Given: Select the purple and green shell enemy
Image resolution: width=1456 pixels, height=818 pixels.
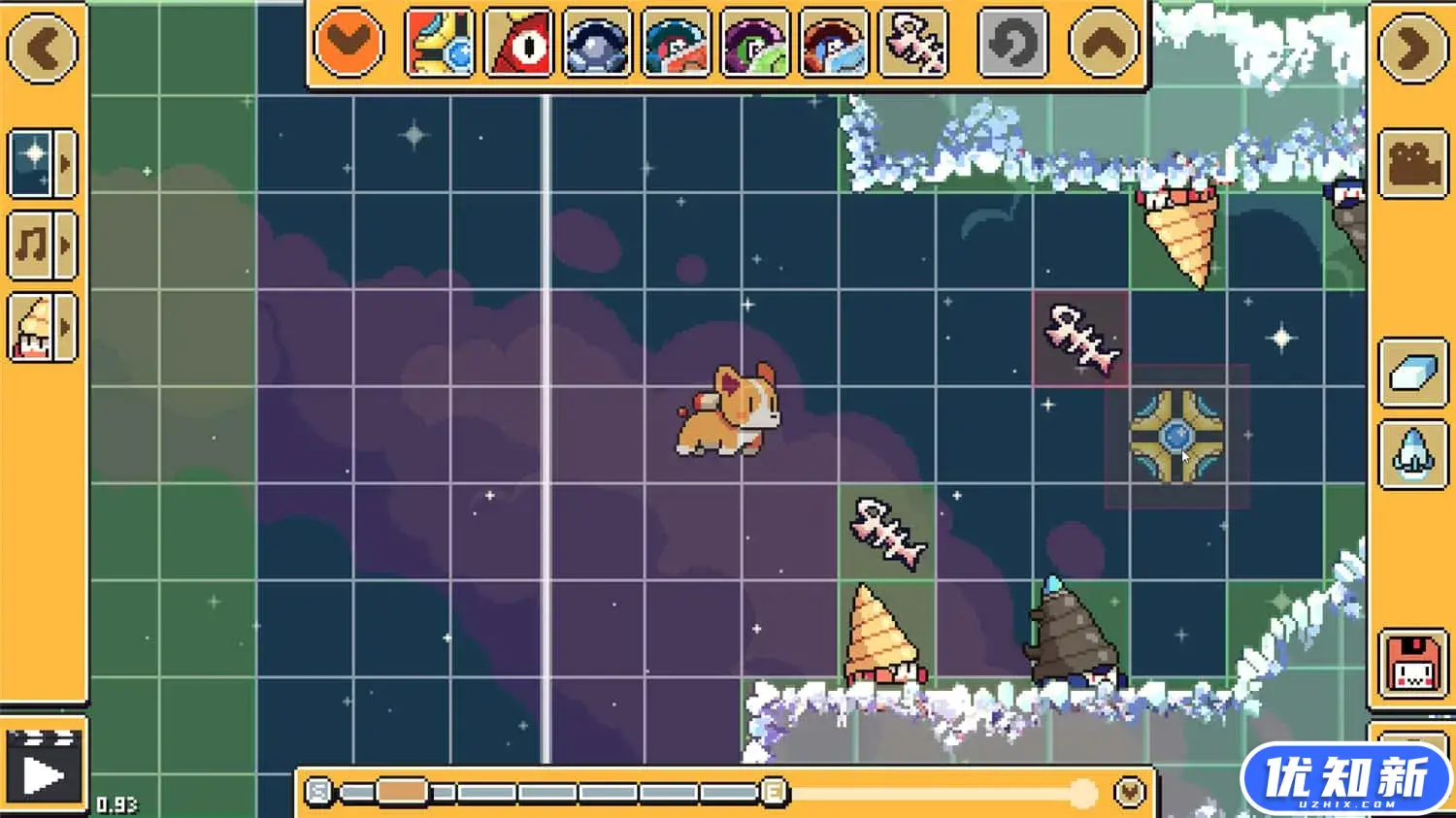Looking at the screenshot, I should [755, 43].
